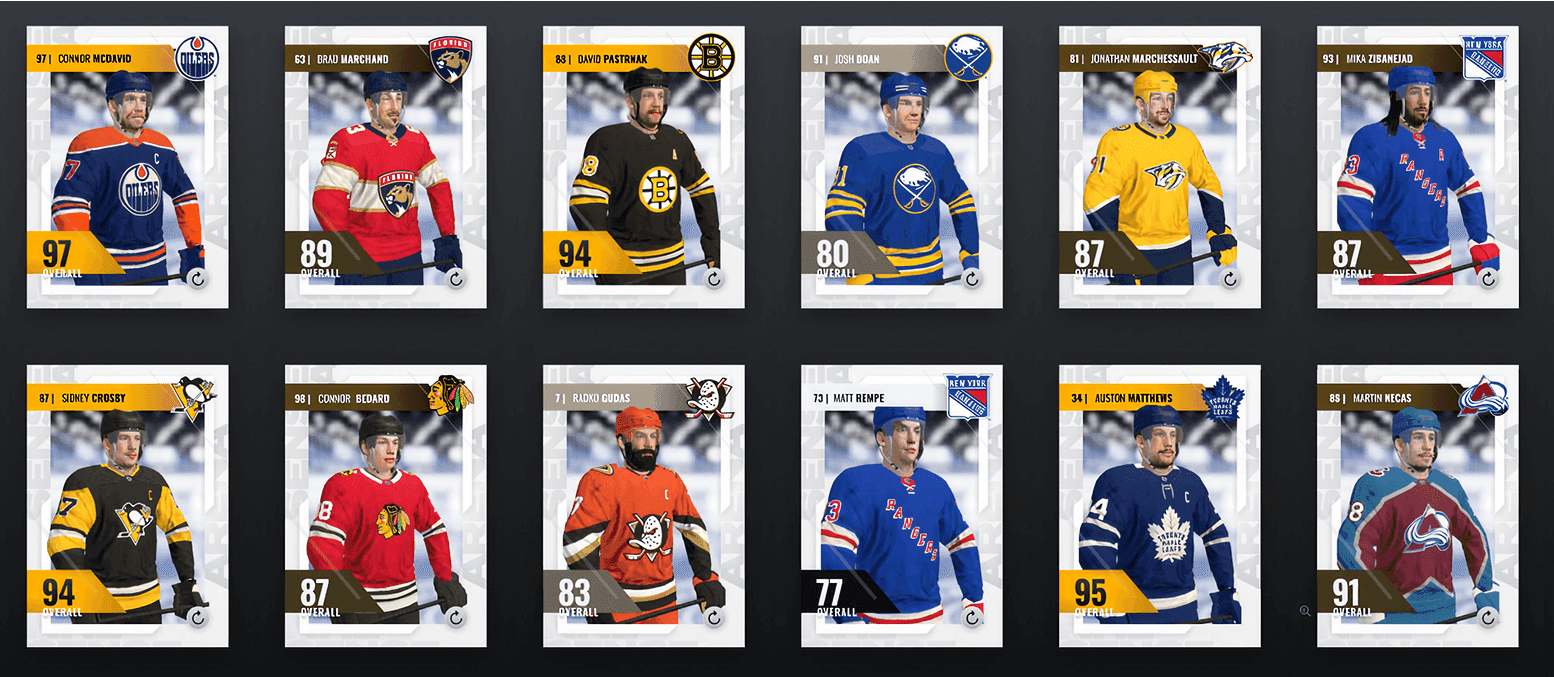Click the magnifier zoom icon beside Necas's card
The image size is (1554, 677).
pyautogui.click(x=1305, y=610)
